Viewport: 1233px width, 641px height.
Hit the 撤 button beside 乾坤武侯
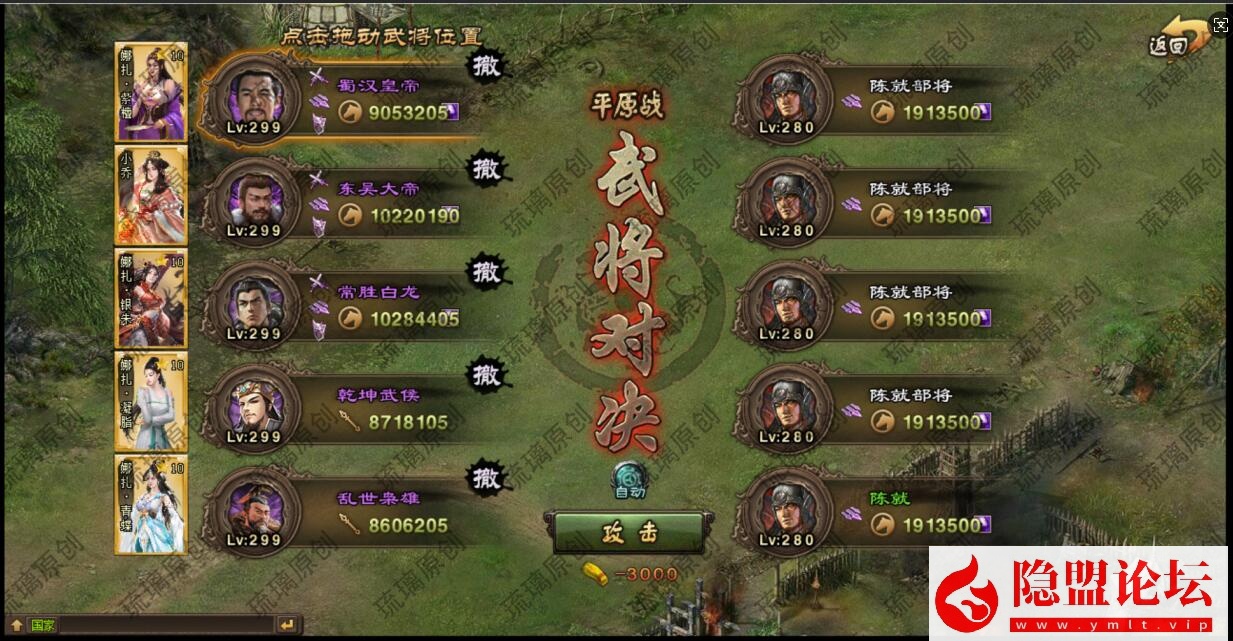coord(487,375)
